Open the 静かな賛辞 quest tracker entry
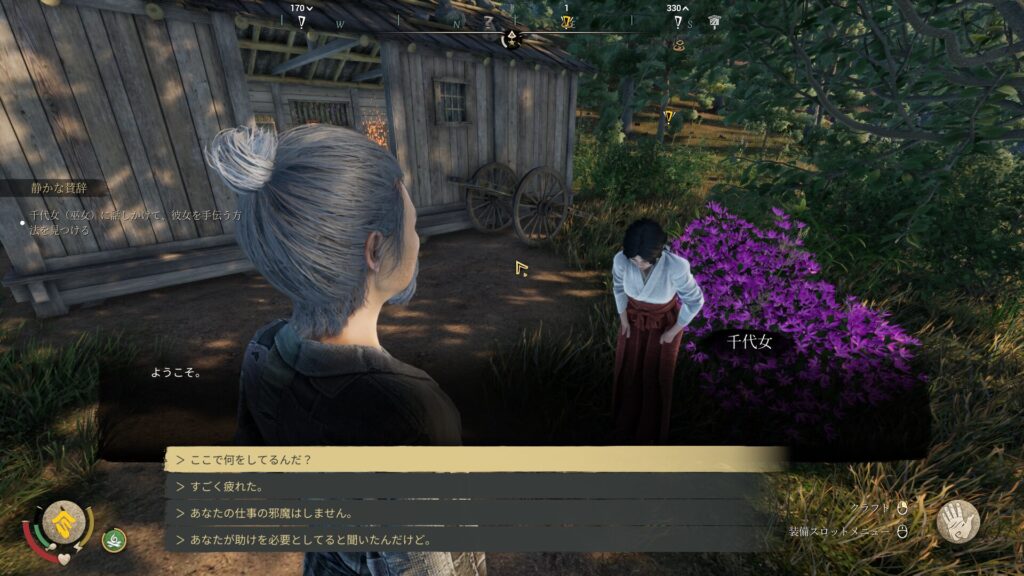This screenshot has height=576, width=1024. pos(57,187)
